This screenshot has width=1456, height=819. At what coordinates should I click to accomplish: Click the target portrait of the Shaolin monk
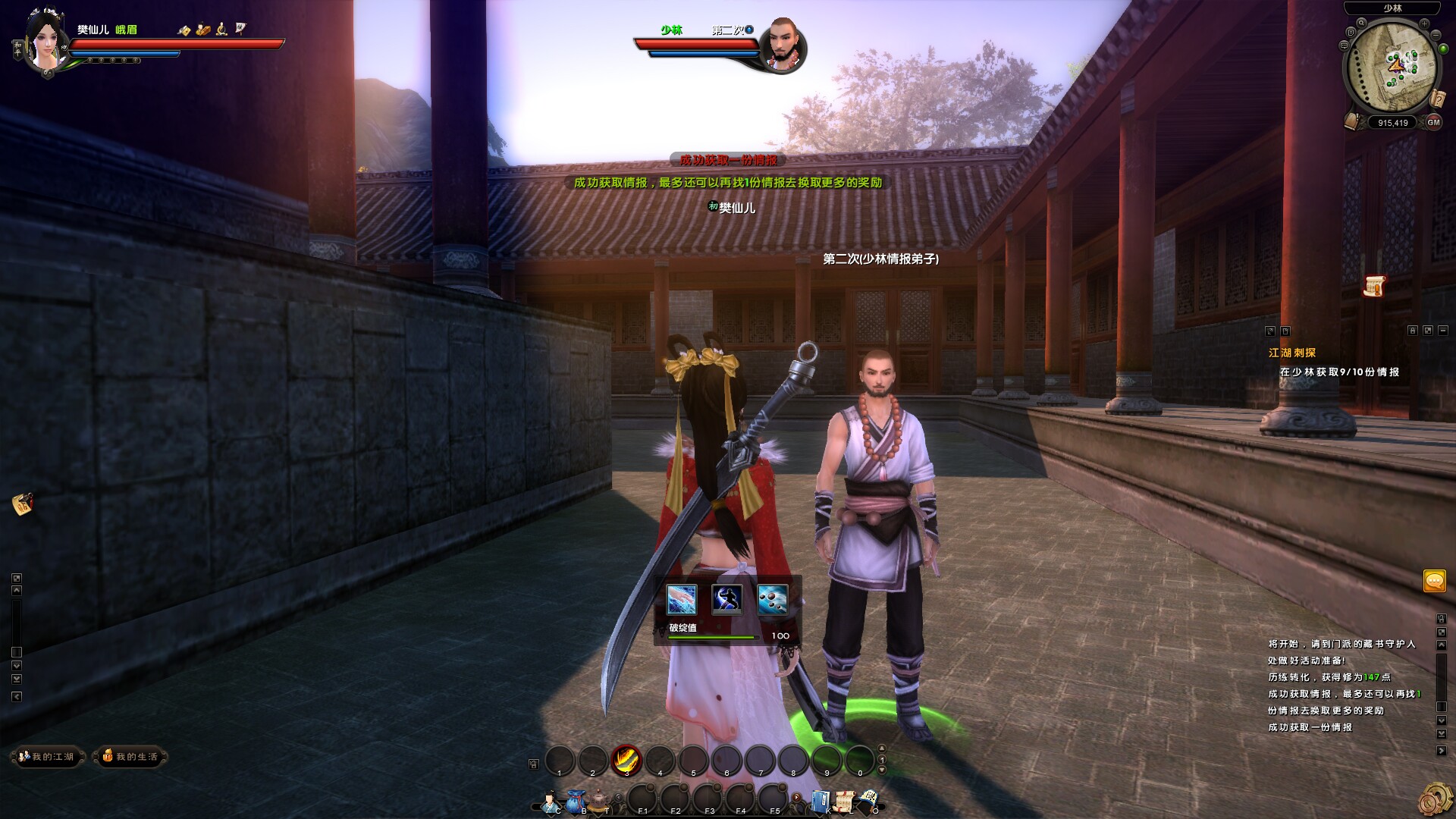tap(782, 44)
